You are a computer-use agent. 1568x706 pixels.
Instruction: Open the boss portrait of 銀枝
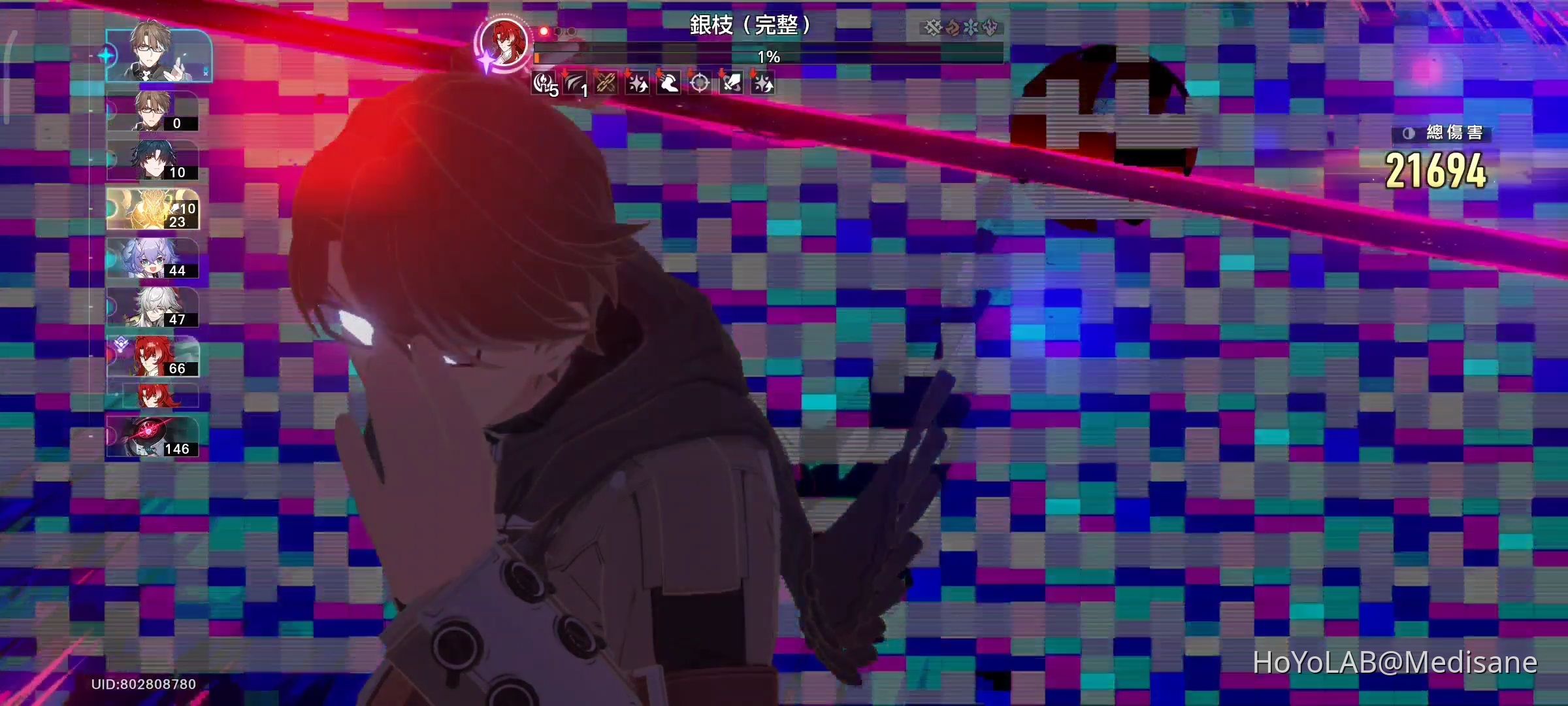(x=503, y=42)
